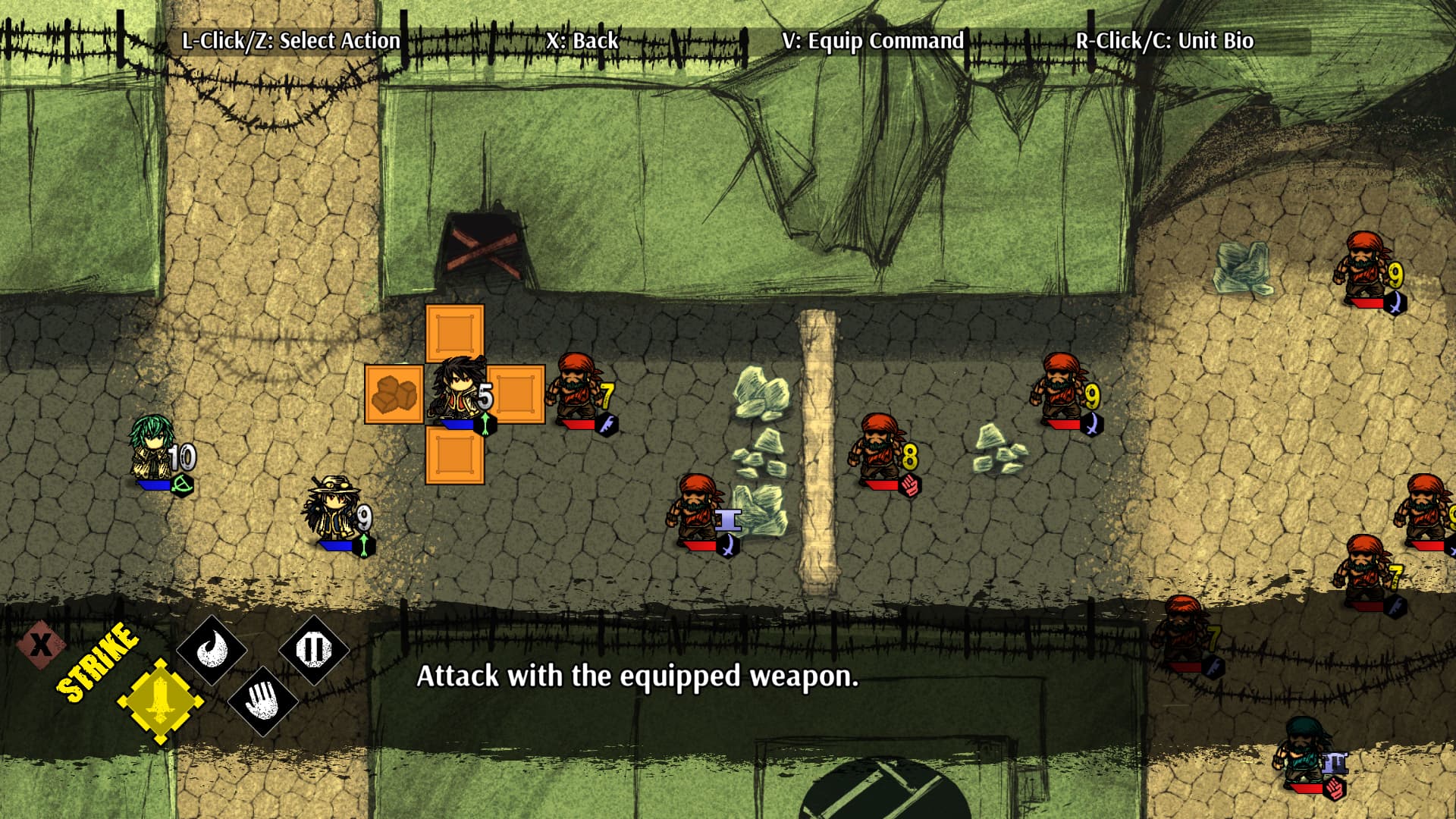
Task: Select the open hand action icon
Action: 262,701
